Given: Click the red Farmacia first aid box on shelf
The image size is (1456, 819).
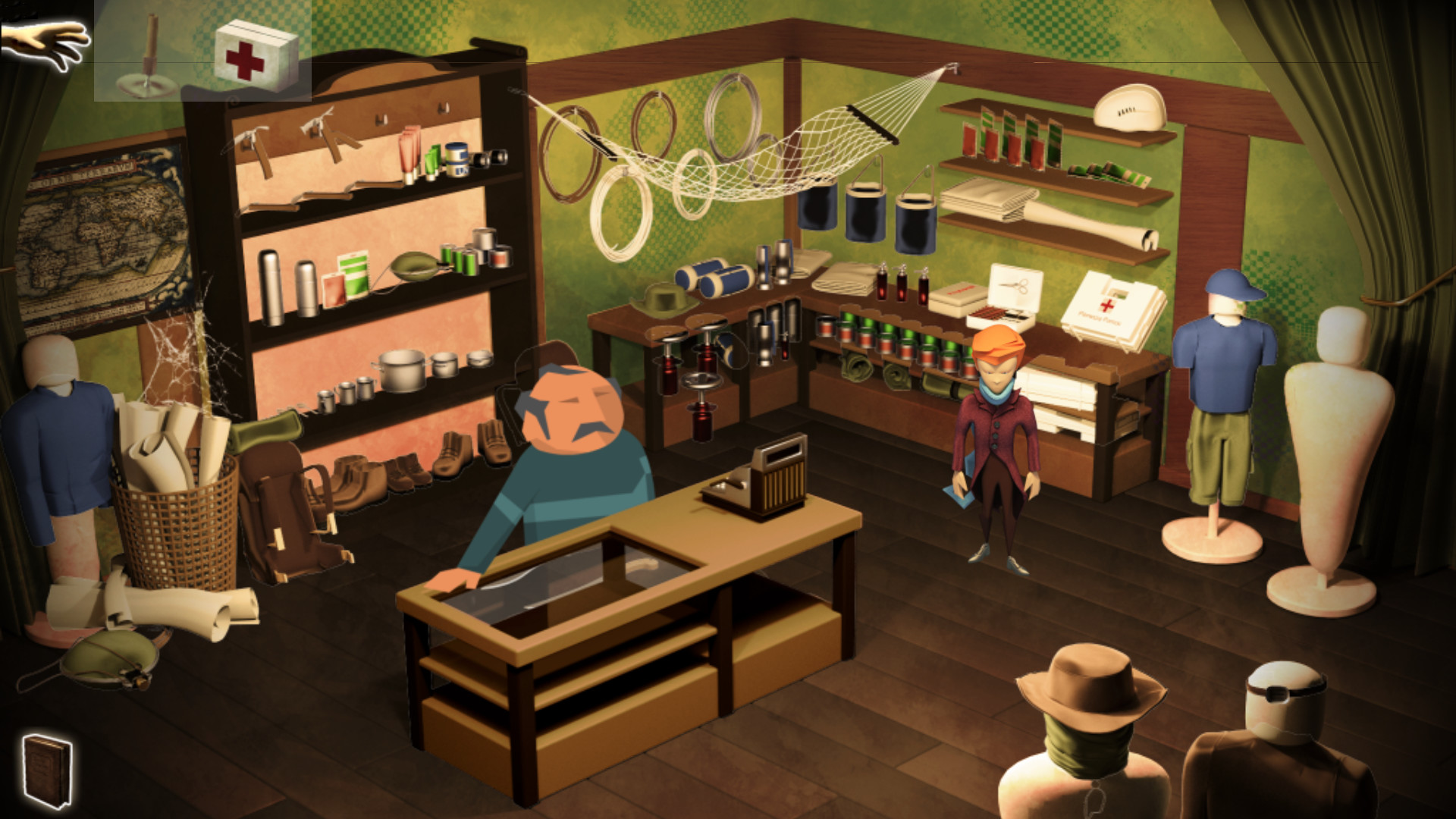Looking at the screenshot, I should [x=1107, y=307].
